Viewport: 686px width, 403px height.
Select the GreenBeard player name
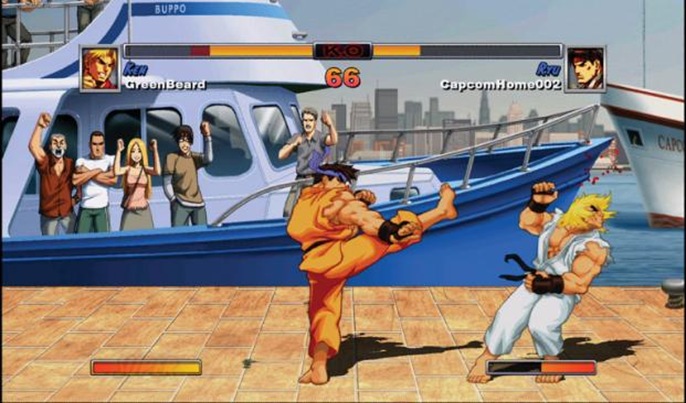click(166, 85)
